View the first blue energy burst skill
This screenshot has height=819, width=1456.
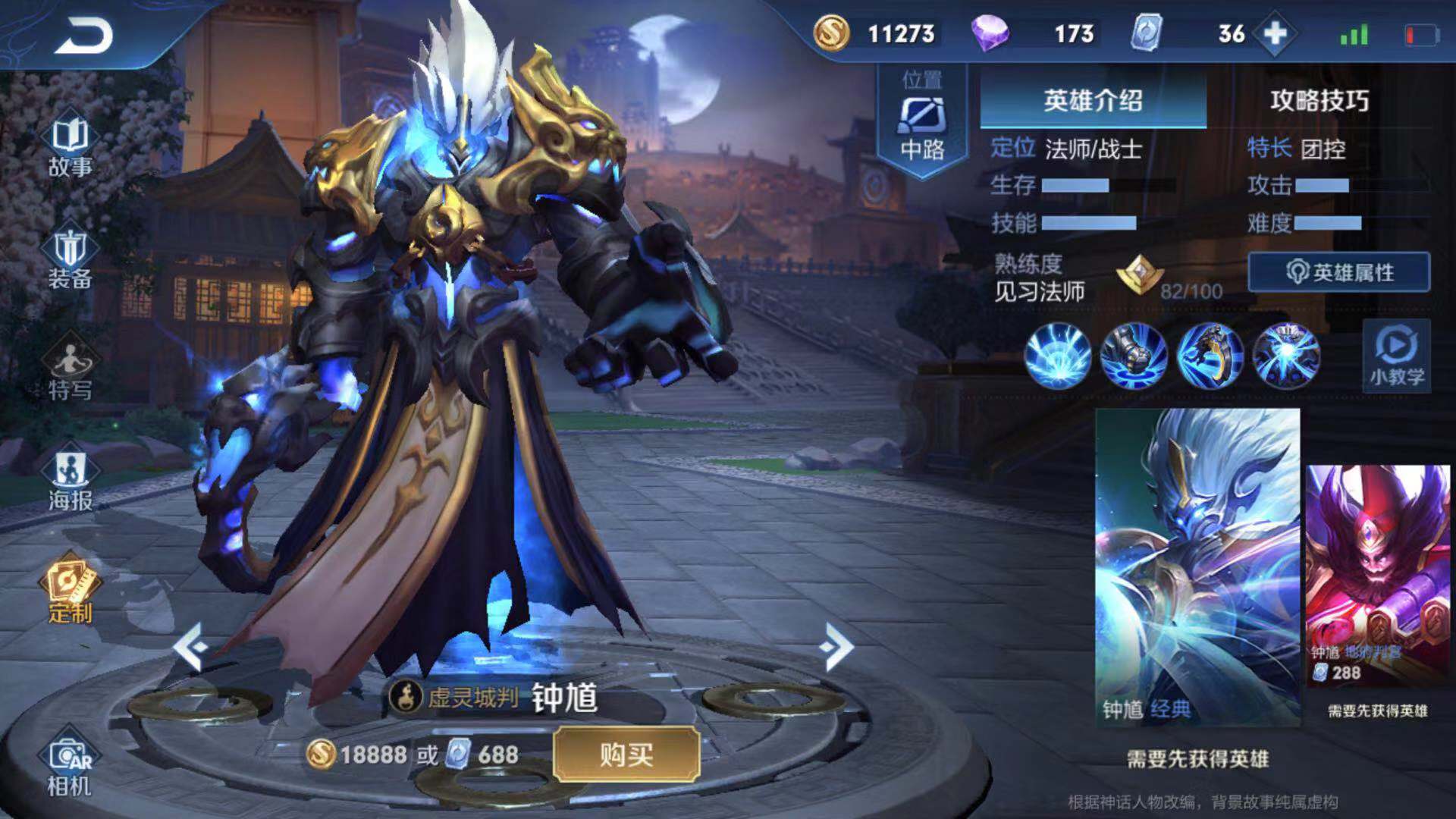coord(1058,356)
